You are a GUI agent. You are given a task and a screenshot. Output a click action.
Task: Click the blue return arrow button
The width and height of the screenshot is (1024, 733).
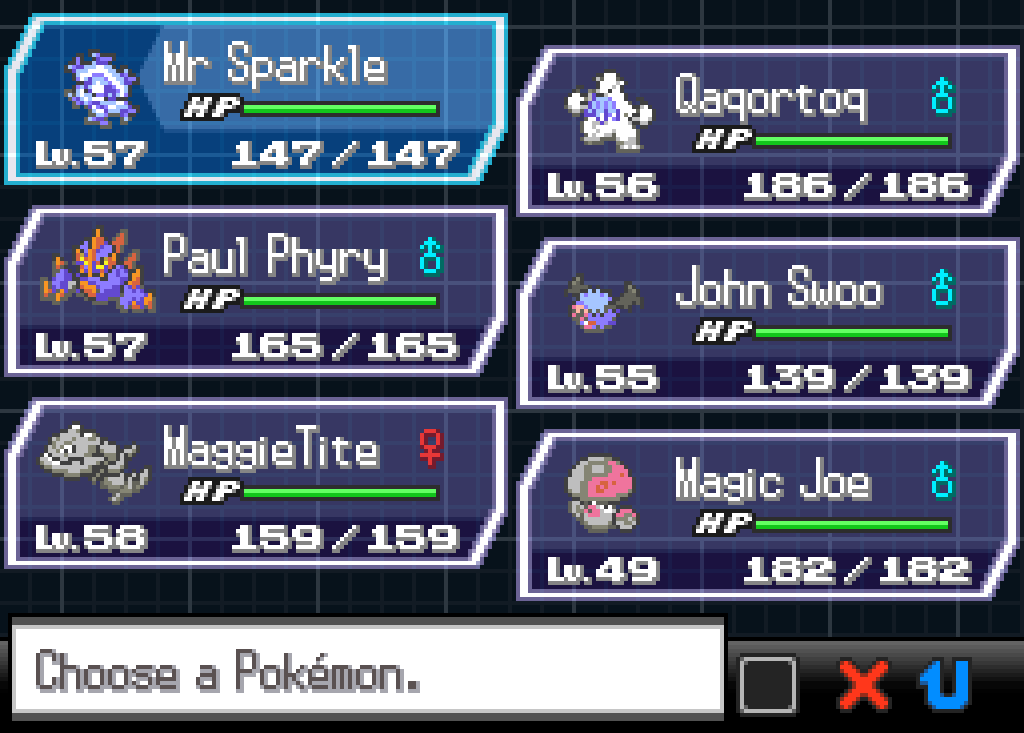(x=945, y=685)
